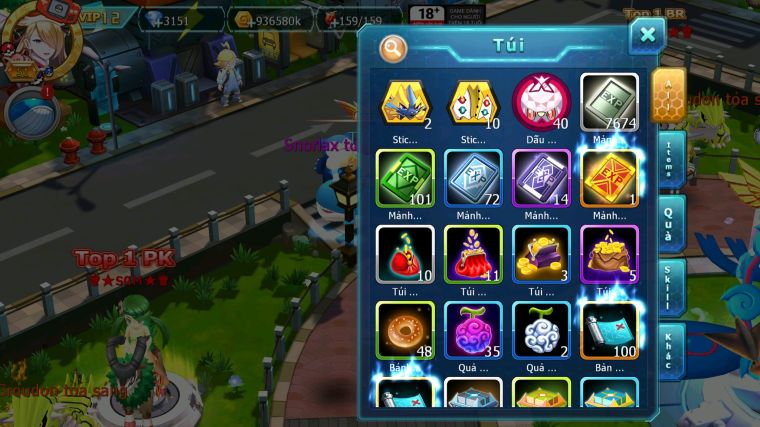760x427 pixels.
Task: Select the Dấu item with count 40
Action: tap(541, 101)
